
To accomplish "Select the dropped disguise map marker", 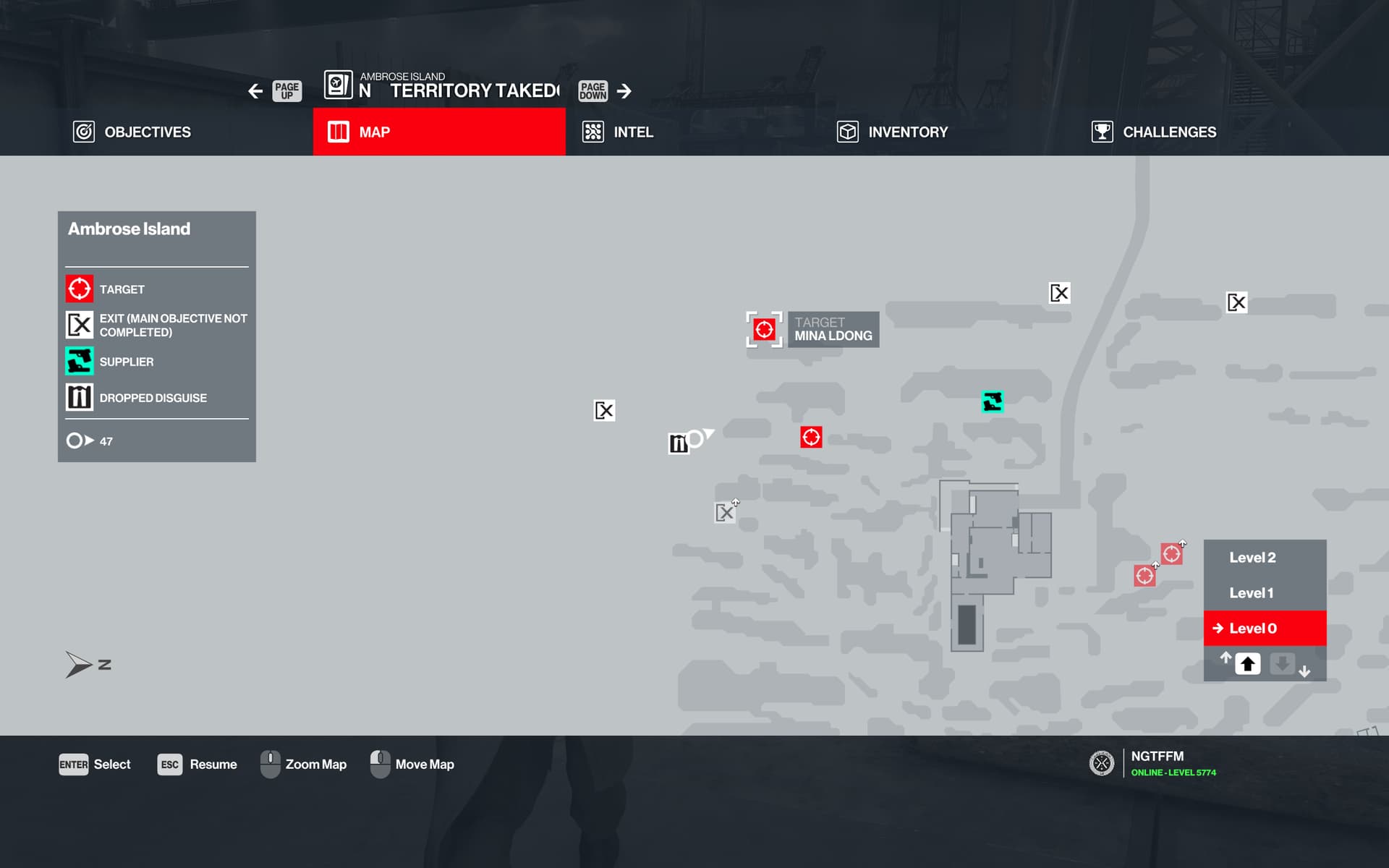I will (678, 443).
